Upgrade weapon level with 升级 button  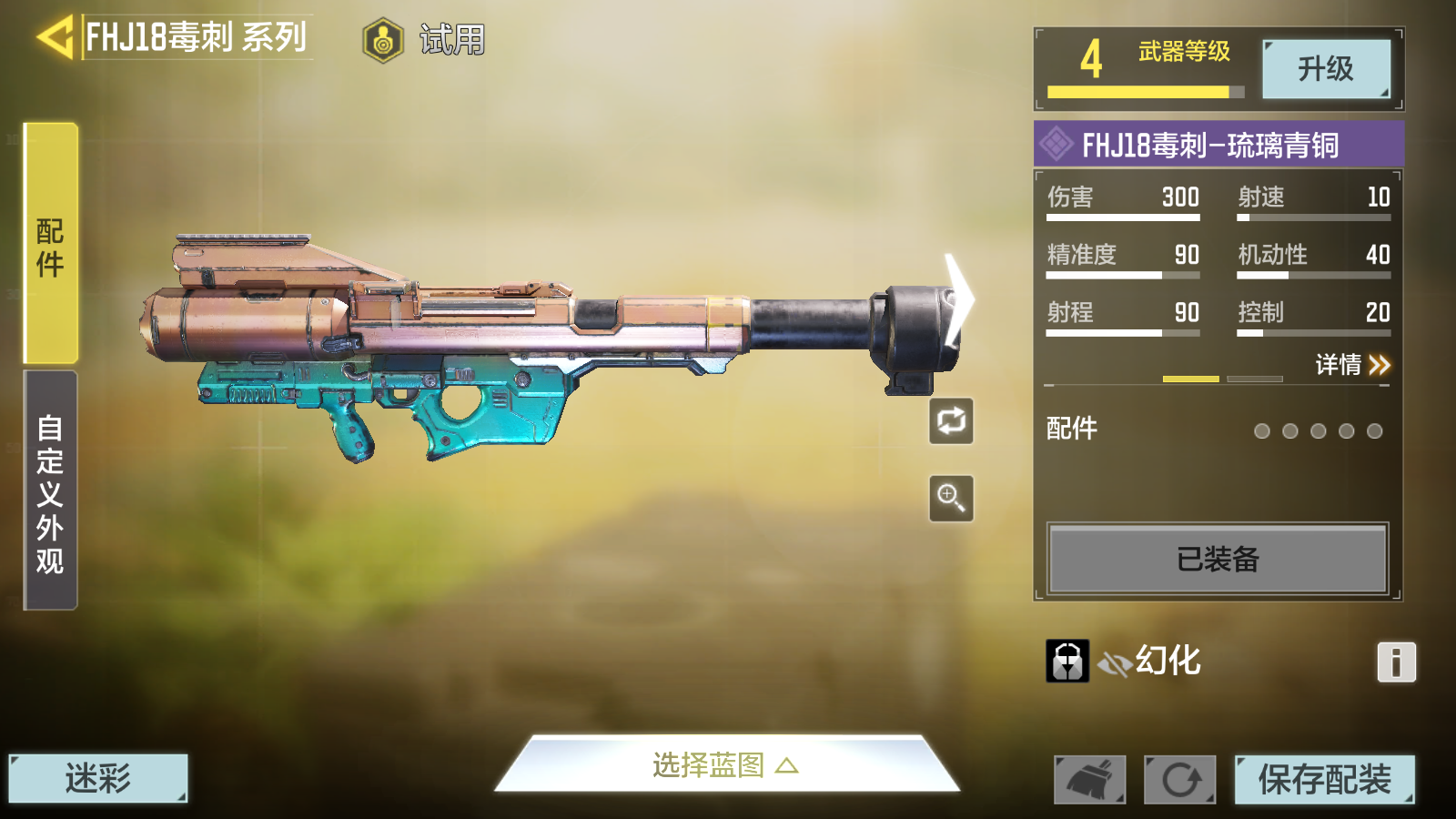[1325, 69]
